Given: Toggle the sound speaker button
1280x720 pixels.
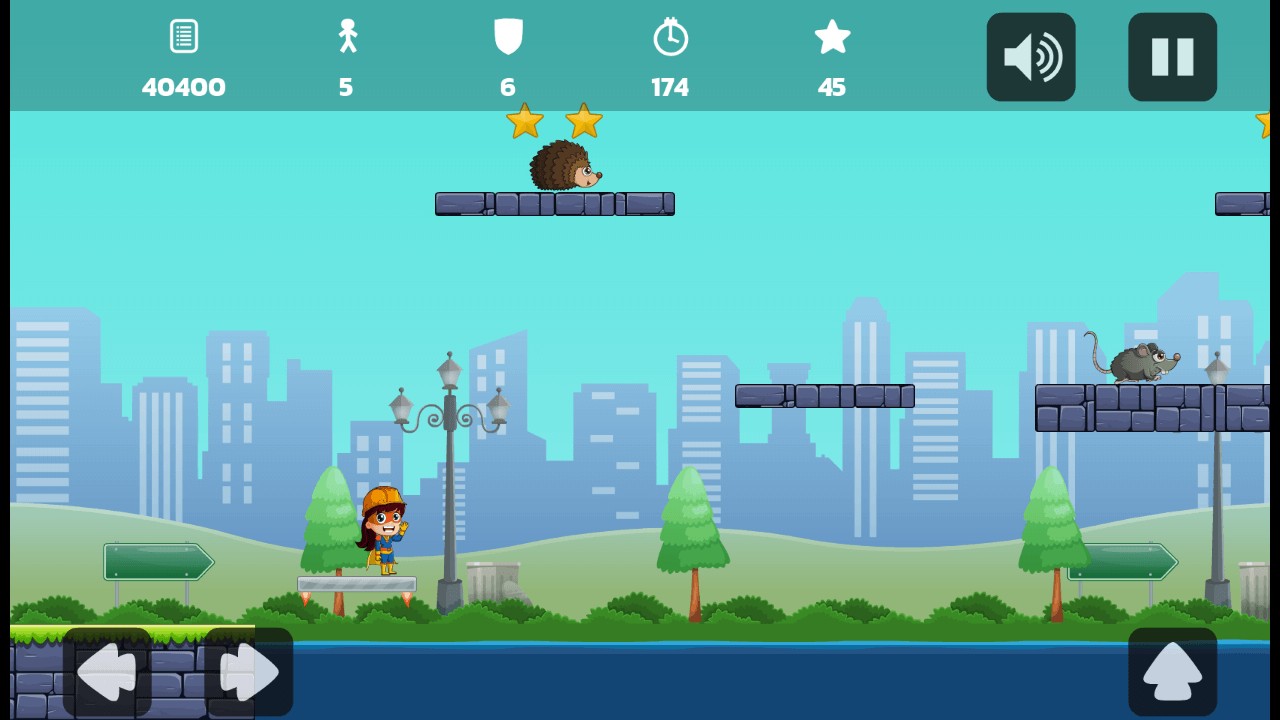Looking at the screenshot, I should coord(1031,57).
